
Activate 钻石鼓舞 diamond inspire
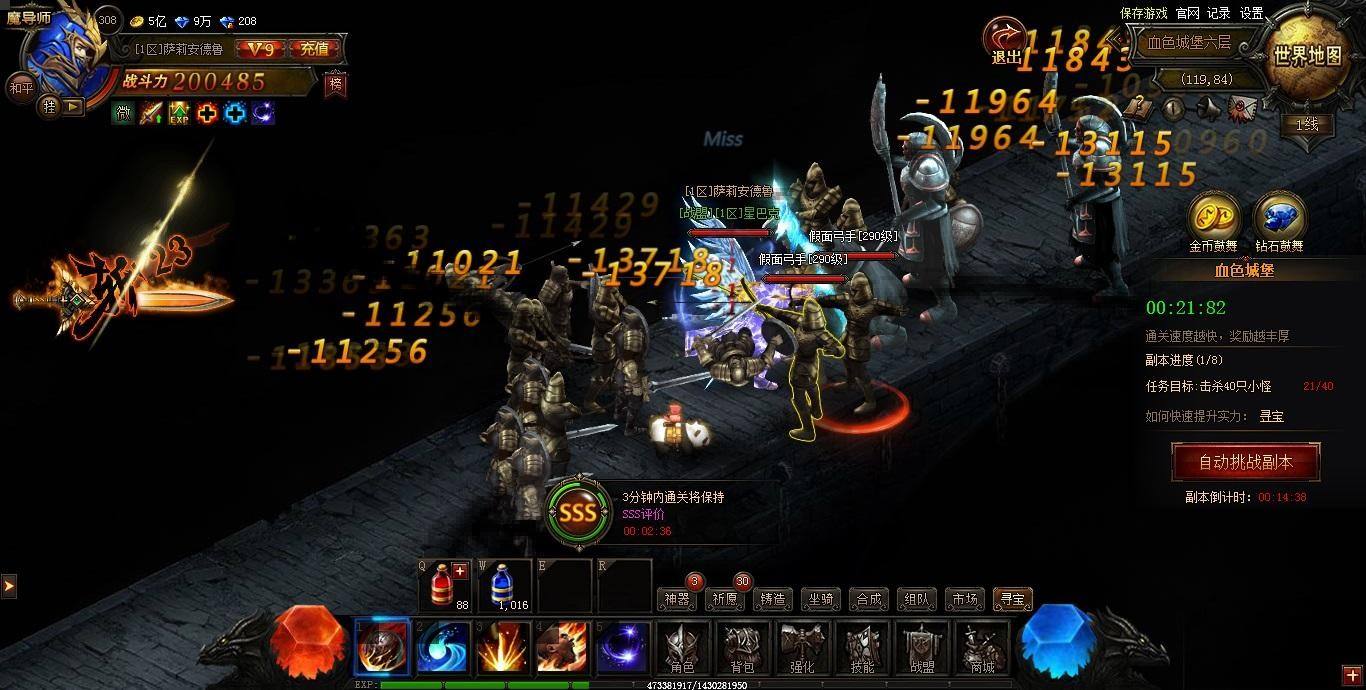(x=1279, y=218)
